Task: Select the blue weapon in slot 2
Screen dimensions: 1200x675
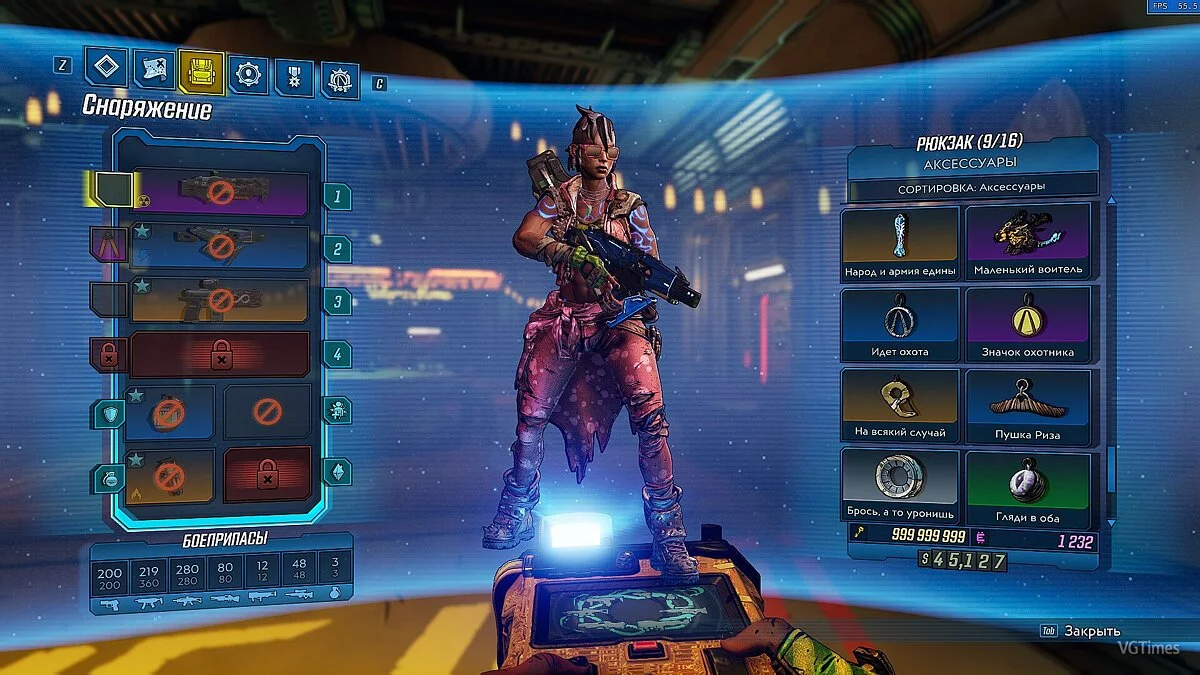Action: pyautogui.click(x=220, y=248)
